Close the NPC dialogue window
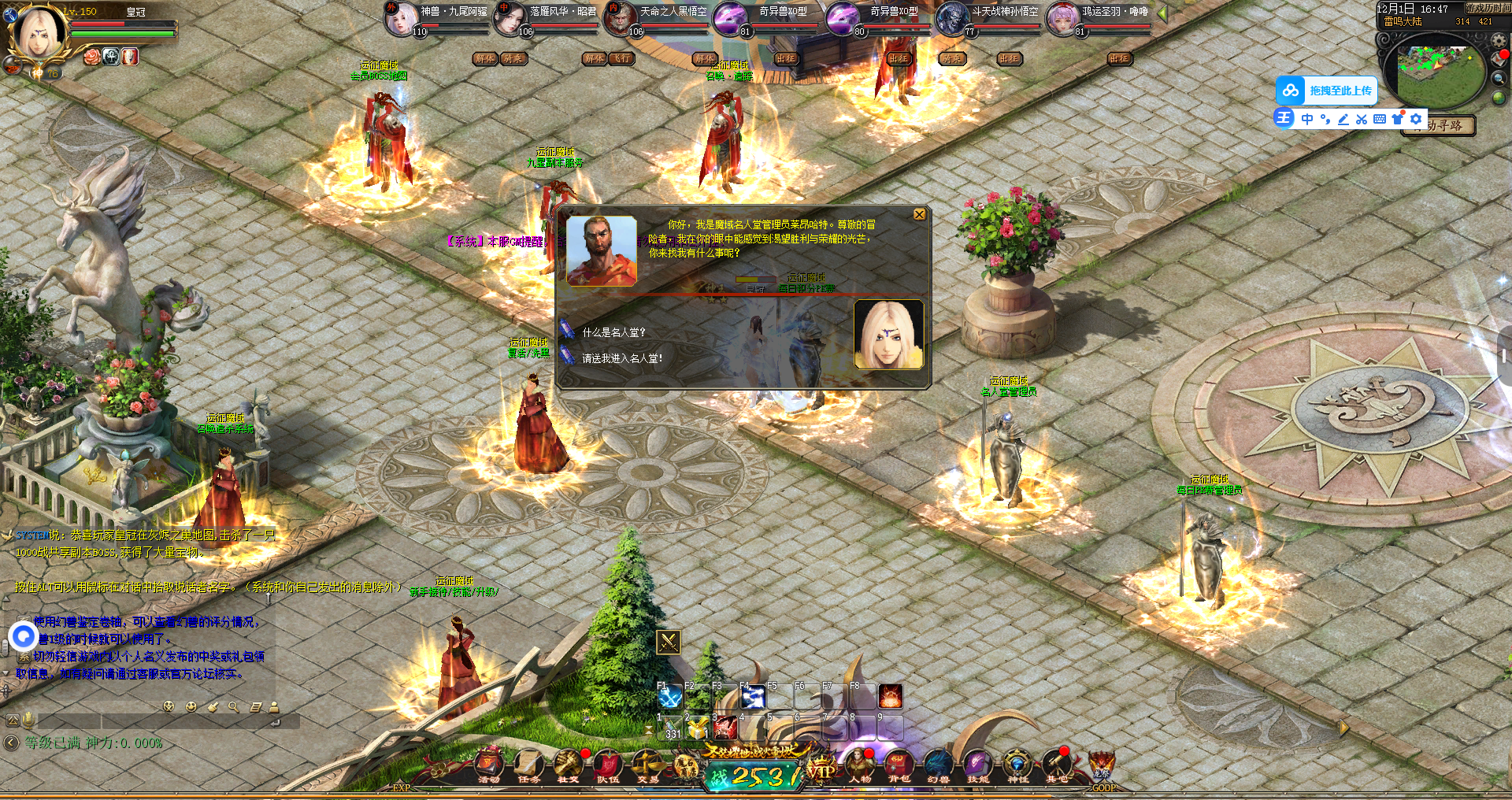This screenshot has height=800, width=1512. point(919,215)
